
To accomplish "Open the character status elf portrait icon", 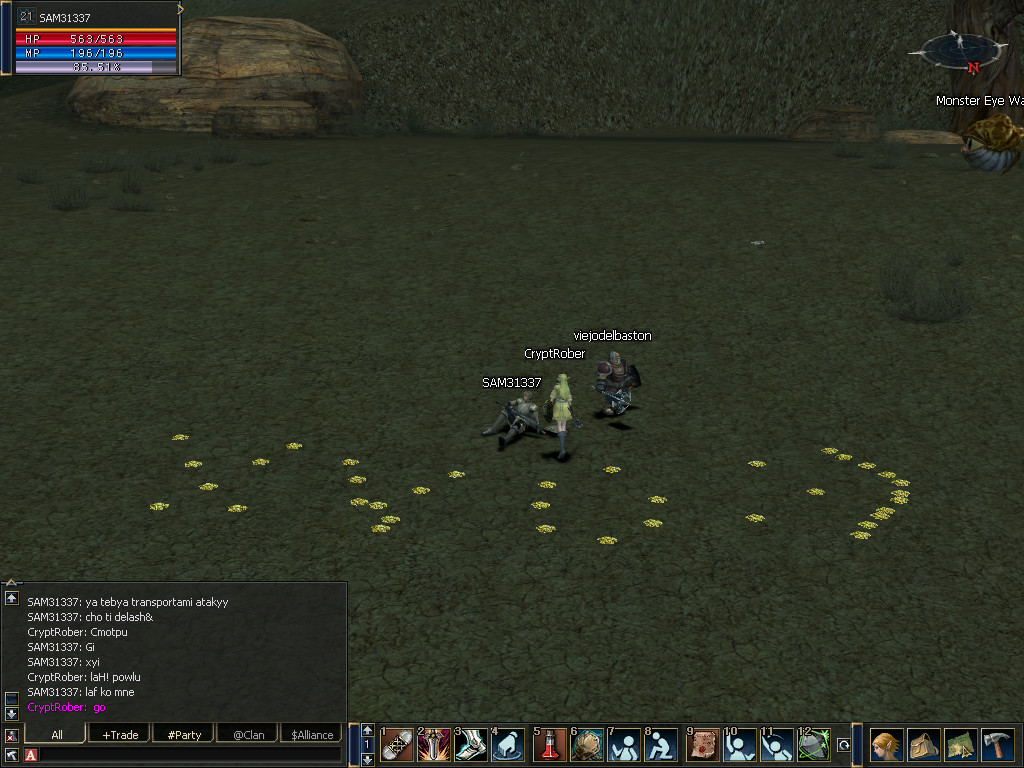I will (x=886, y=745).
